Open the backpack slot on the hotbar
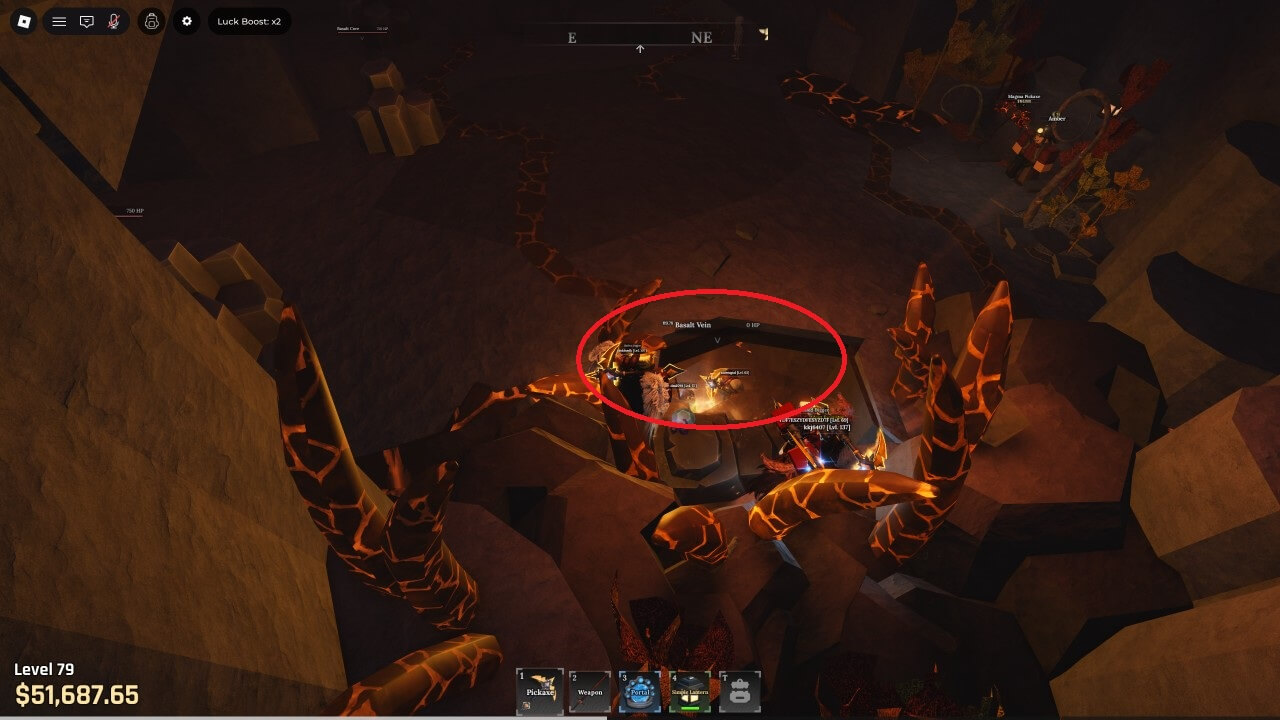The image size is (1280, 720). pyautogui.click(x=740, y=691)
